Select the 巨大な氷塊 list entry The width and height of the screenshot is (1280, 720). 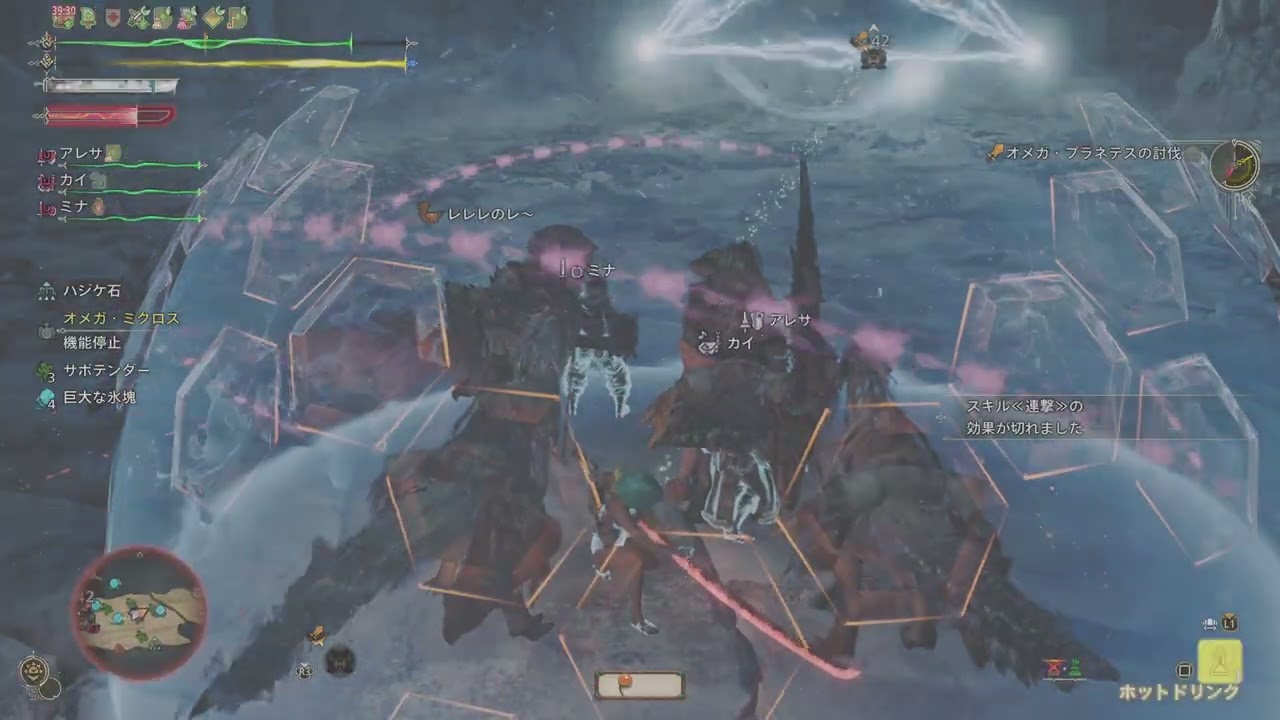point(99,397)
